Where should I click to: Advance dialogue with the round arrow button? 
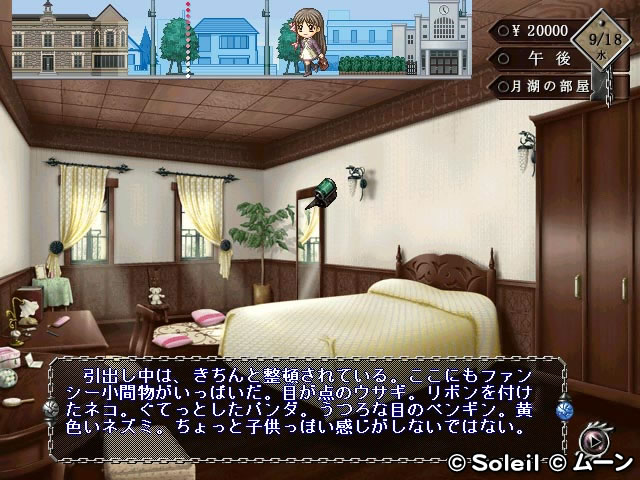click(597, 440)
